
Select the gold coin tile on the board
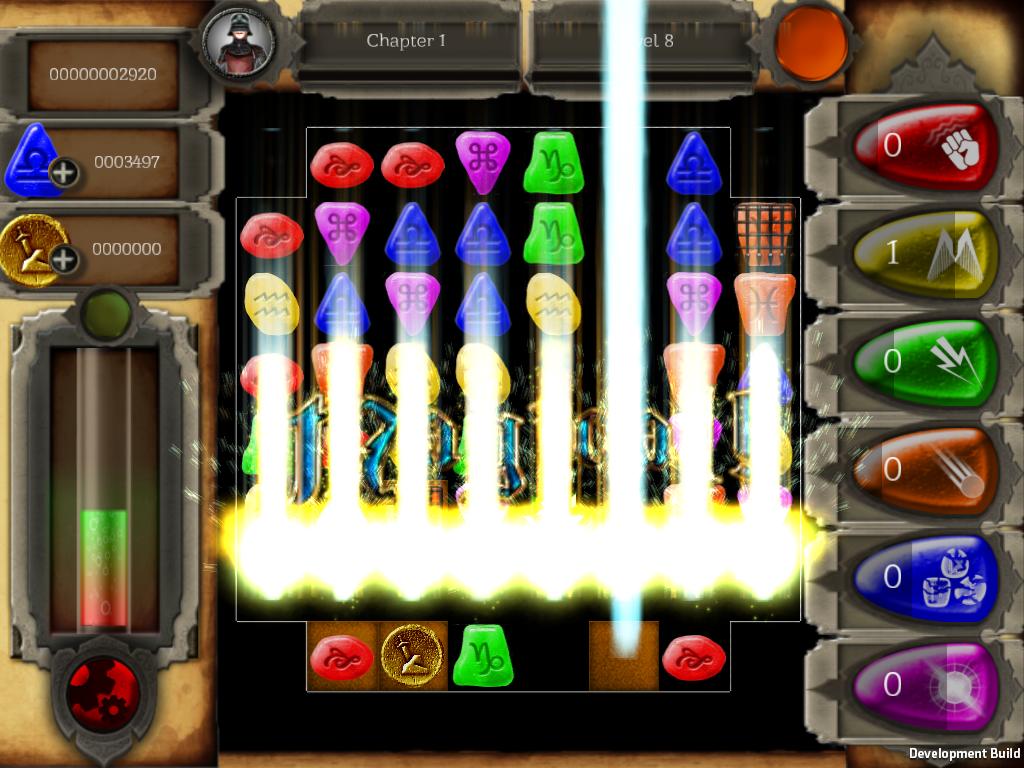[413, 657]
